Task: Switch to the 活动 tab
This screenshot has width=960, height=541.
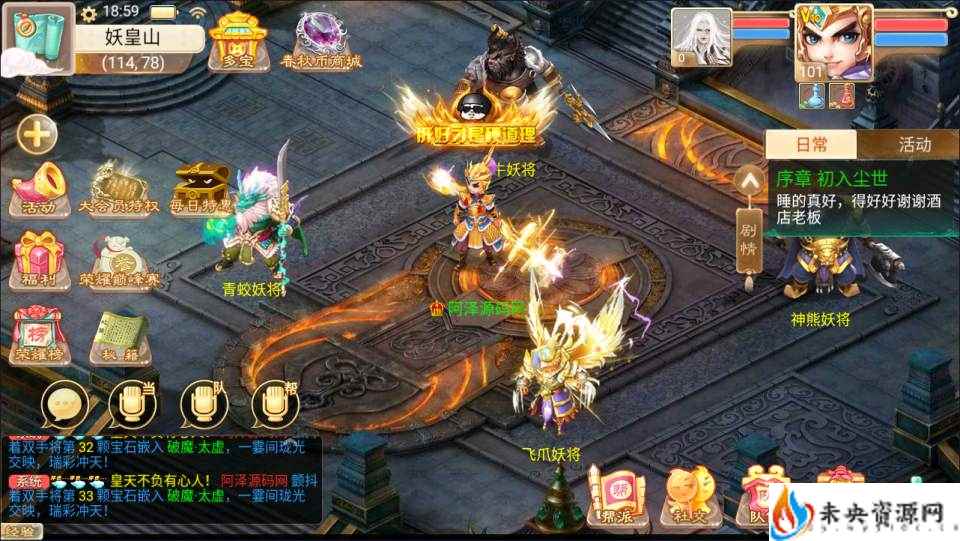Action: point(914,145)
